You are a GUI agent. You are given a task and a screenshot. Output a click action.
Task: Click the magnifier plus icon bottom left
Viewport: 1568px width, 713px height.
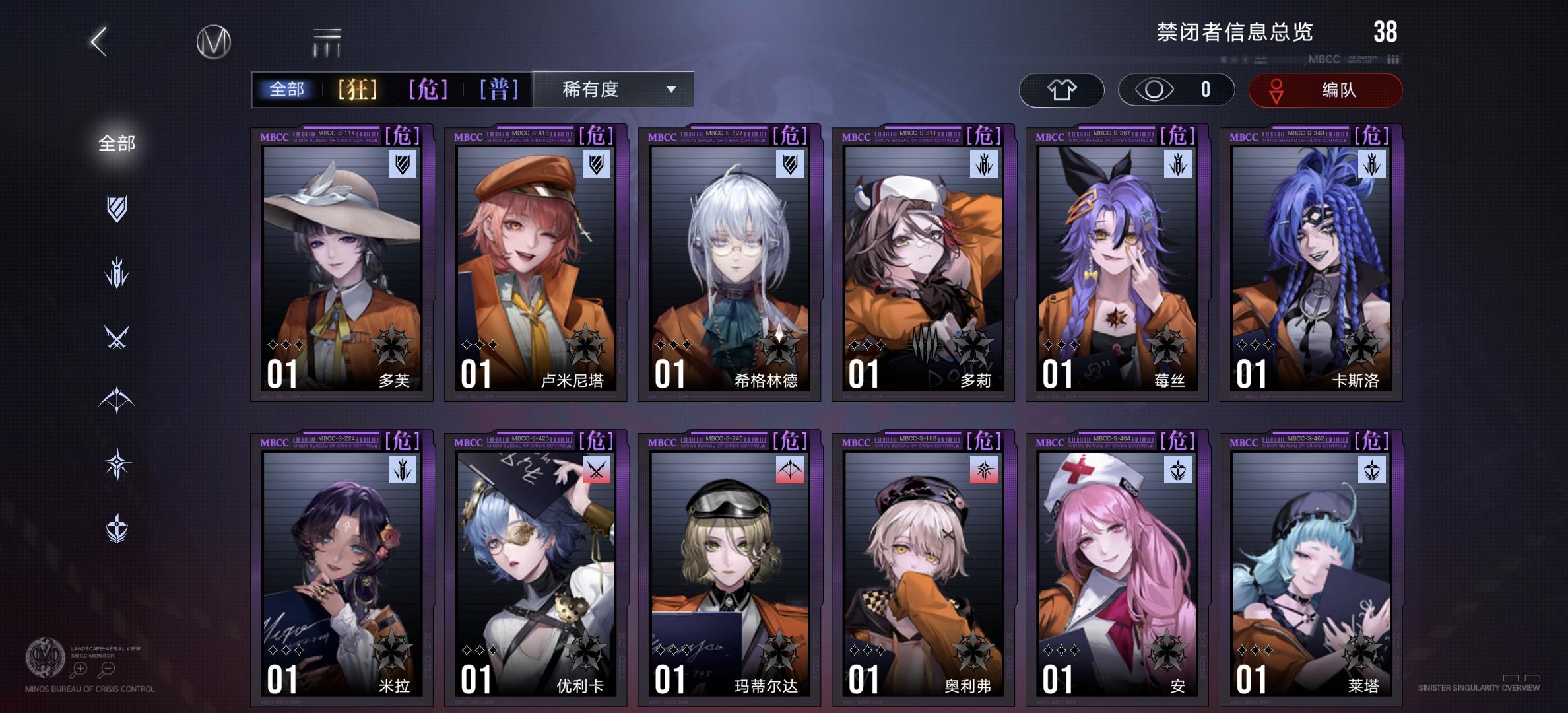point(79,669)
